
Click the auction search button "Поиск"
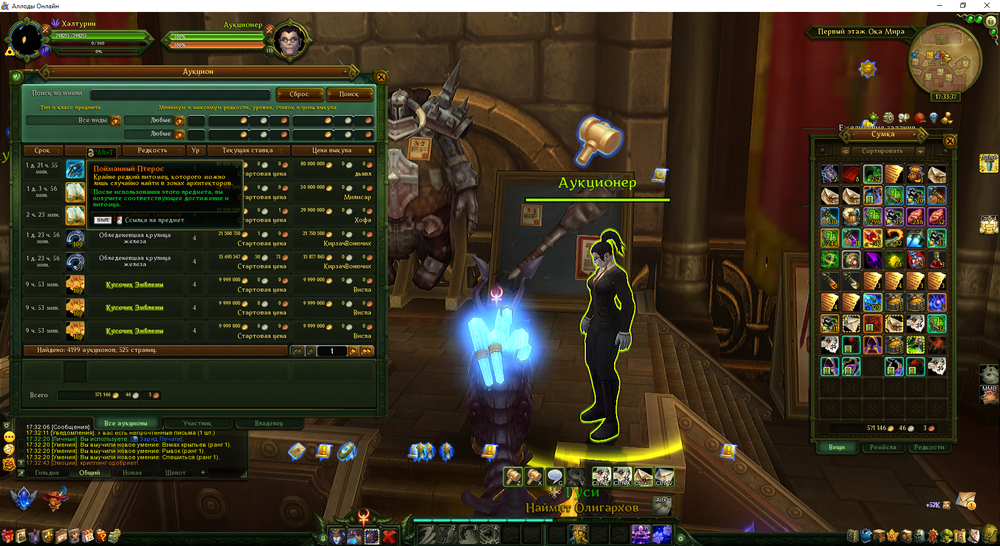pos(349,94)
